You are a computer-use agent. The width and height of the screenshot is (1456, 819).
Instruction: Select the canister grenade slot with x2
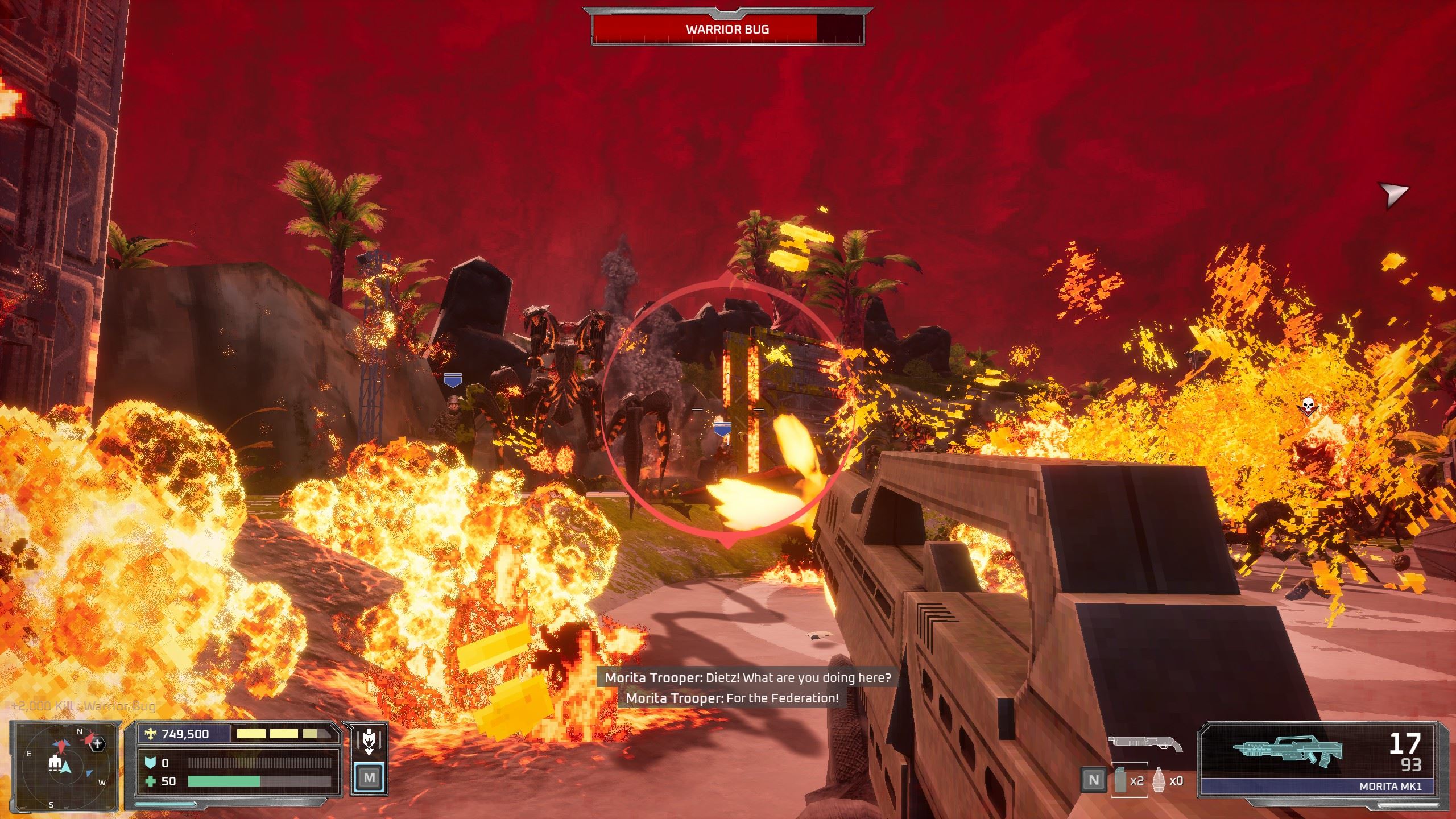pyautogui.click(x=1120, y=780)
